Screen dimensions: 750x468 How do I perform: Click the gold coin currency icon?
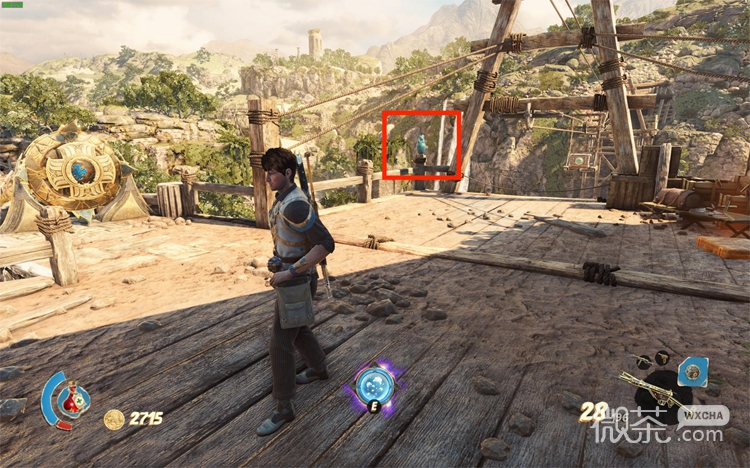click(x=114, y=419)
